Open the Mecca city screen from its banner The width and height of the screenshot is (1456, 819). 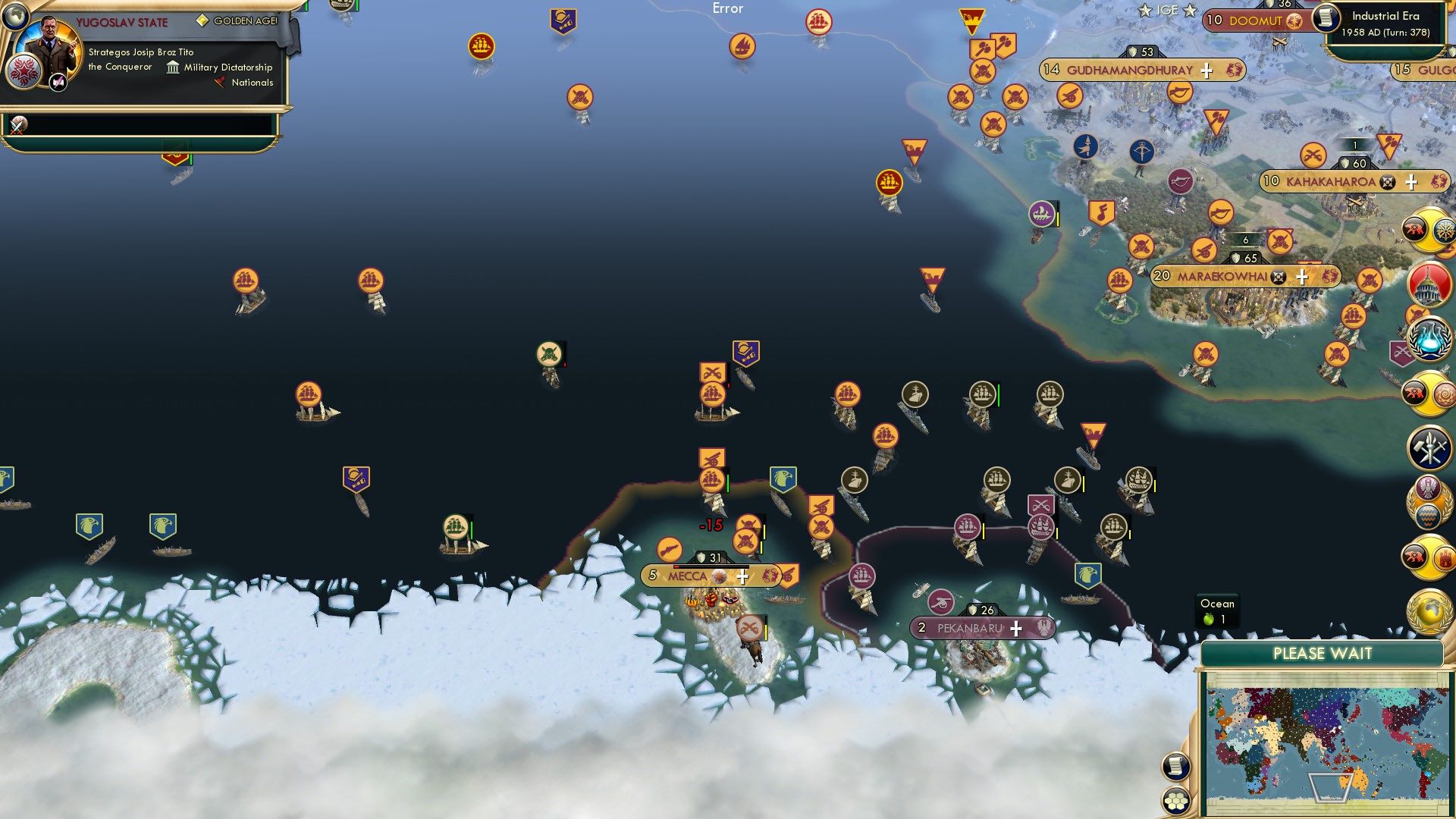tap(687, 576)
